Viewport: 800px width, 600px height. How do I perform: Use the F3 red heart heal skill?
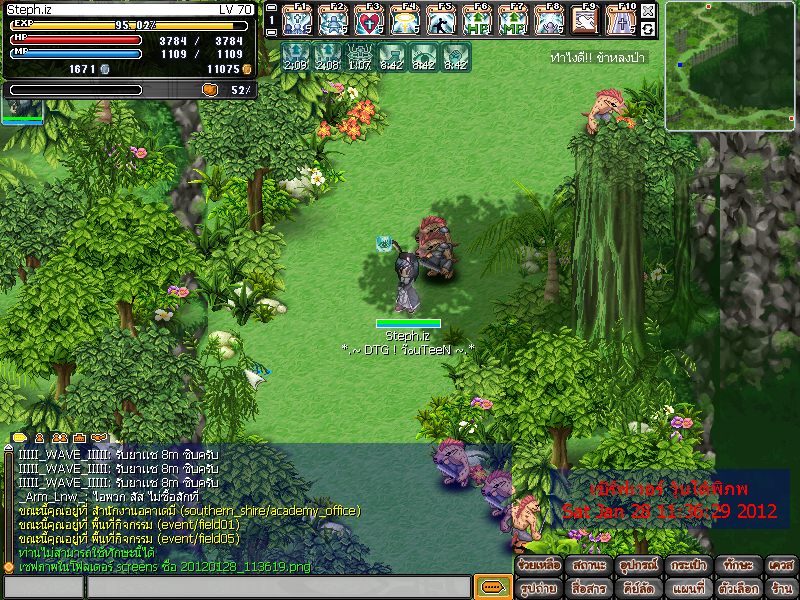tap(370, 20)
